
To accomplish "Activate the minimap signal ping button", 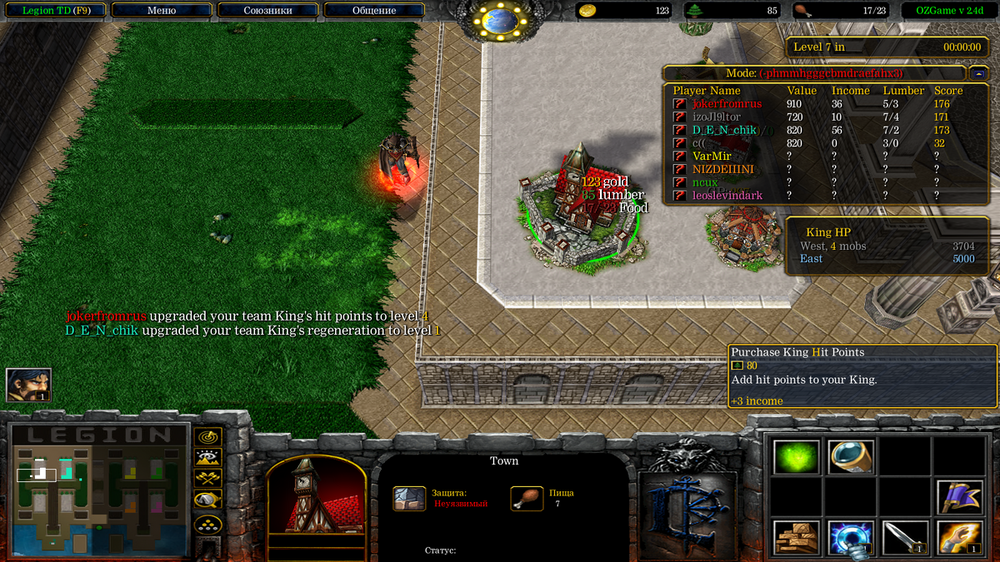I will click(208, 438).
